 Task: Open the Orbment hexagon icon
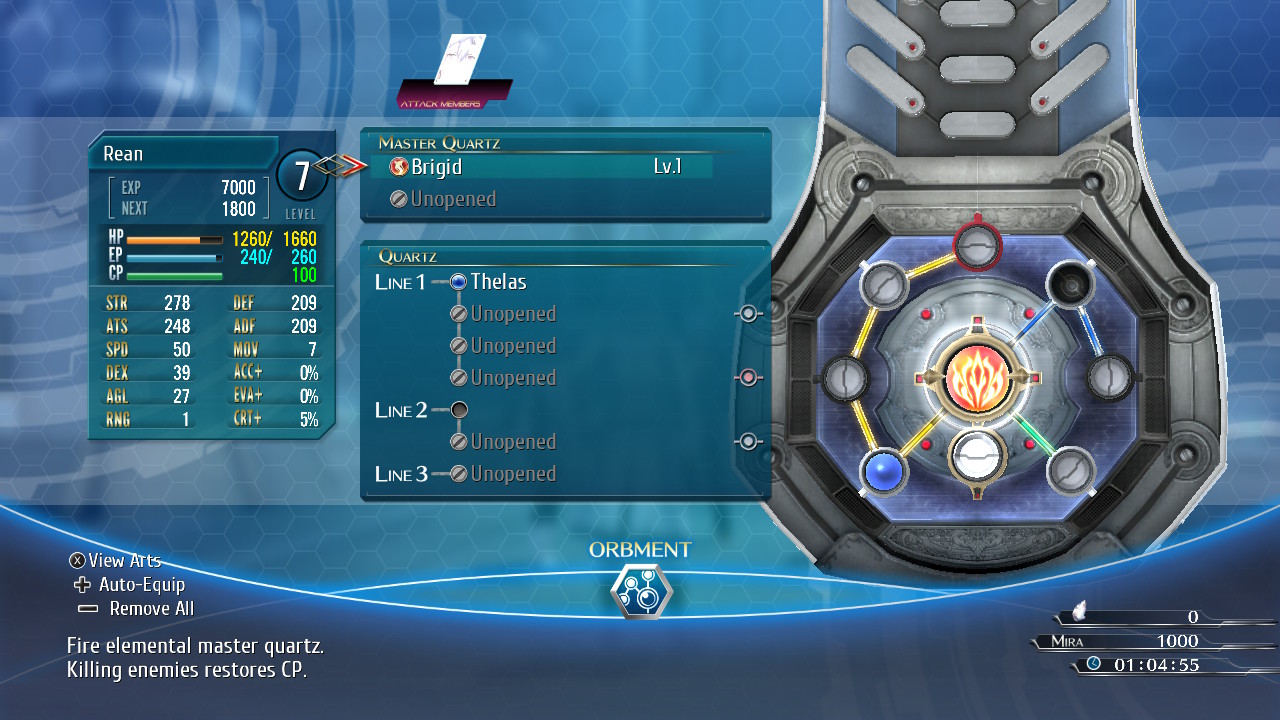[641, 592]
